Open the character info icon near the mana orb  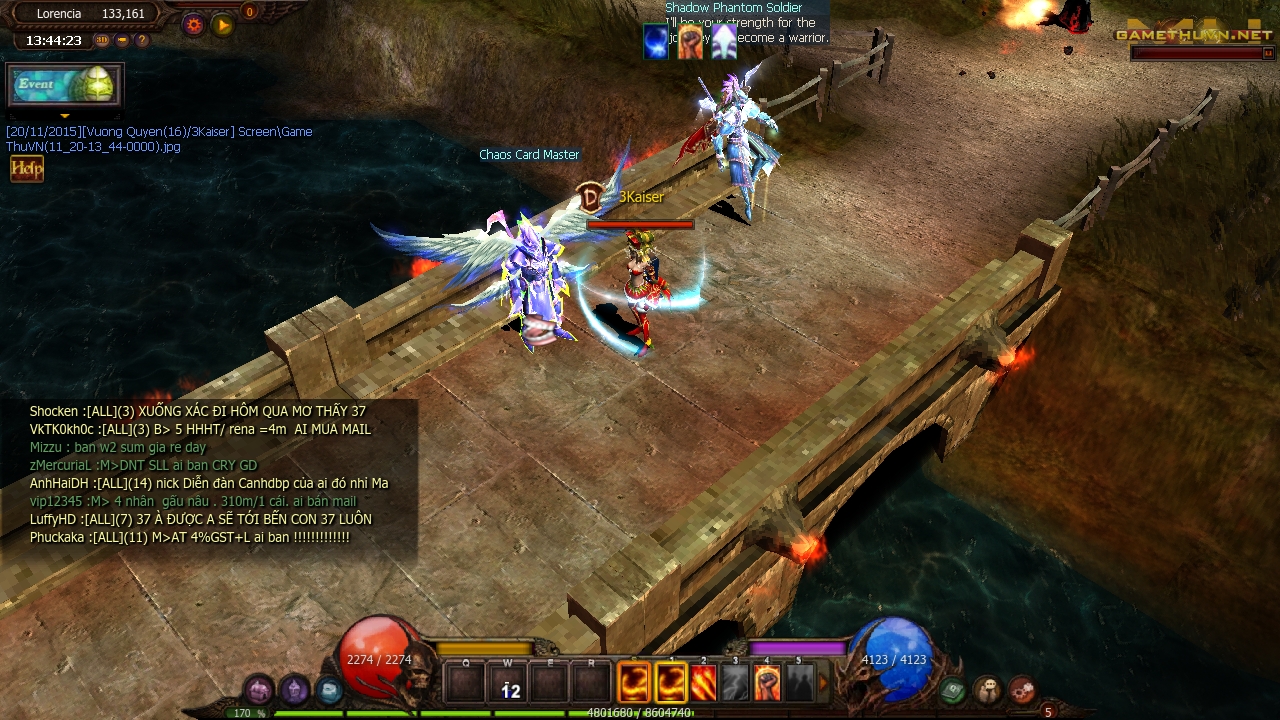click(988, 690)
